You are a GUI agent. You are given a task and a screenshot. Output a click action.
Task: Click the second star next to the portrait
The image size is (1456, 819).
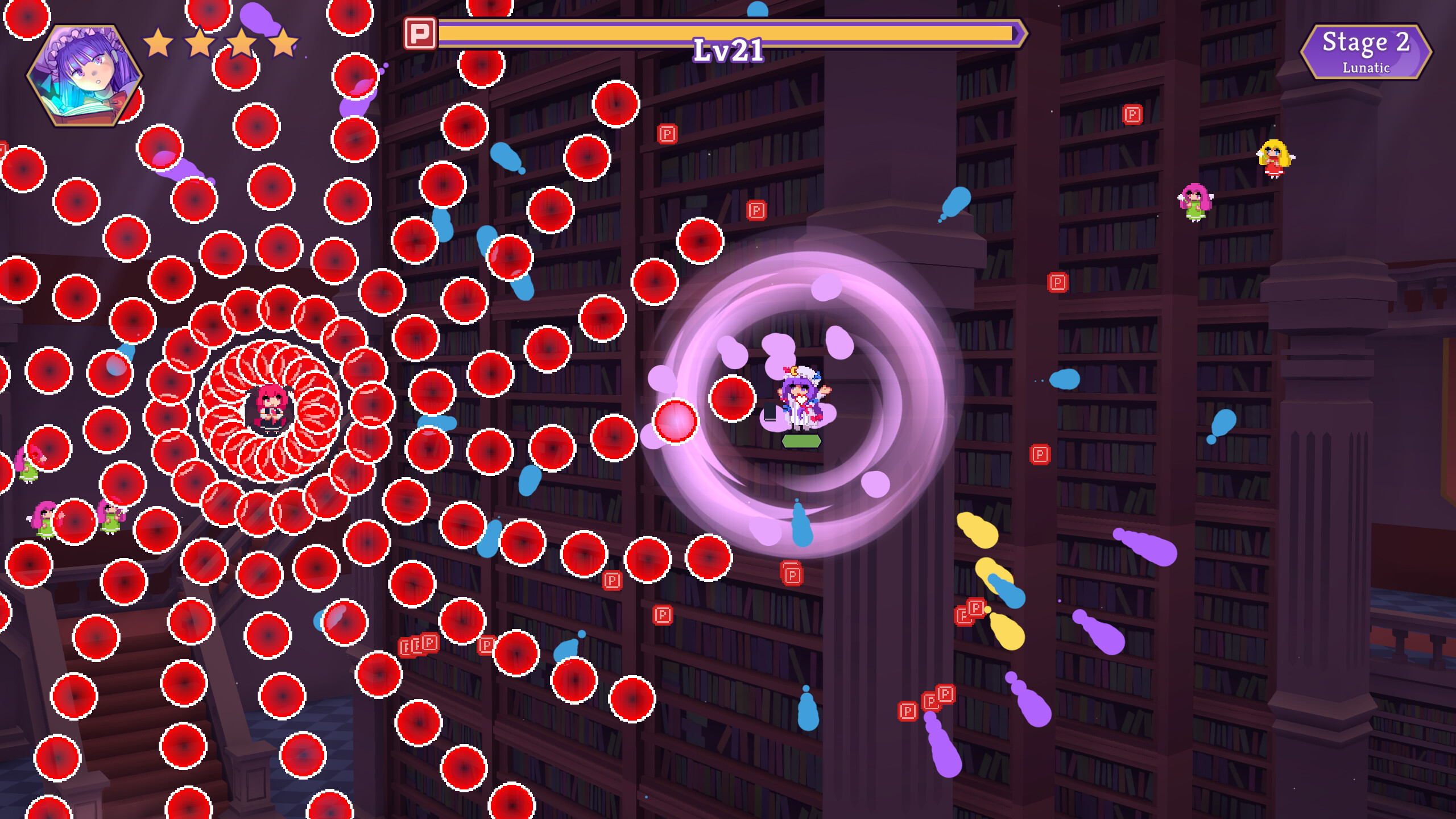[202, 41]
